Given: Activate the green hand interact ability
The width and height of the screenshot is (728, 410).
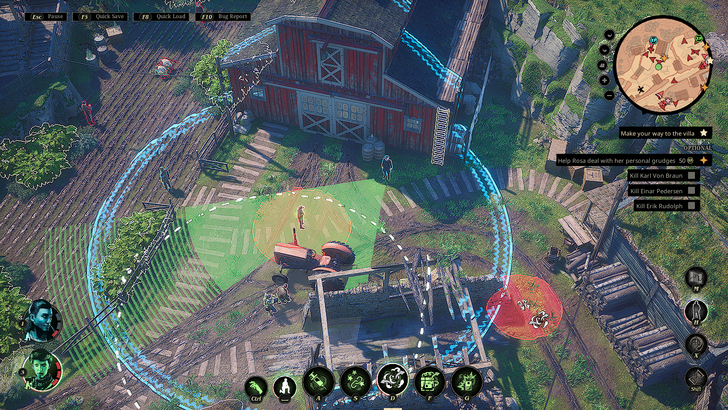Looking at the screenshot, I should (256, 385).
